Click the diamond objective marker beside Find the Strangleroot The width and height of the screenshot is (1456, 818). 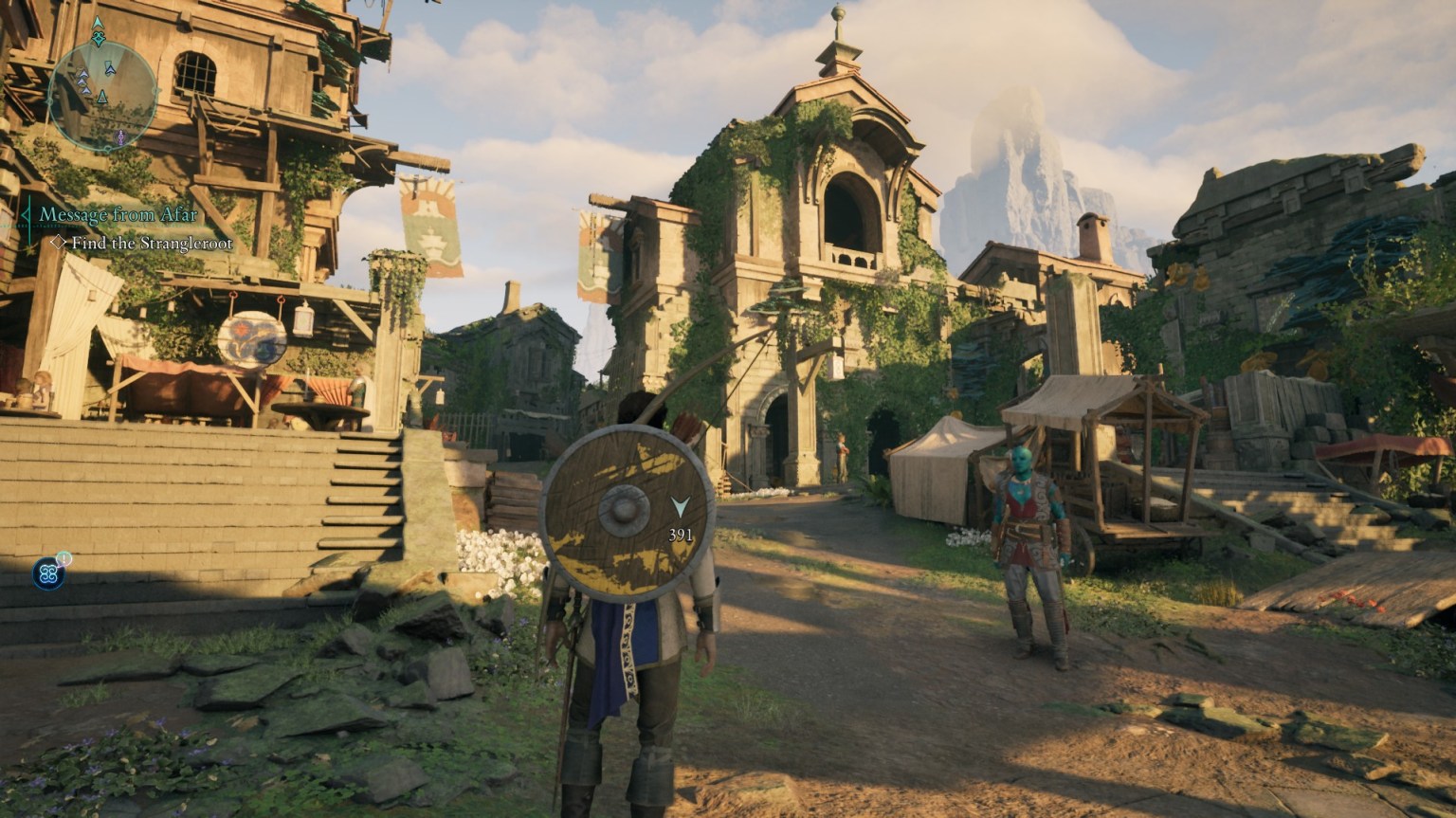[x=59, y=243]
